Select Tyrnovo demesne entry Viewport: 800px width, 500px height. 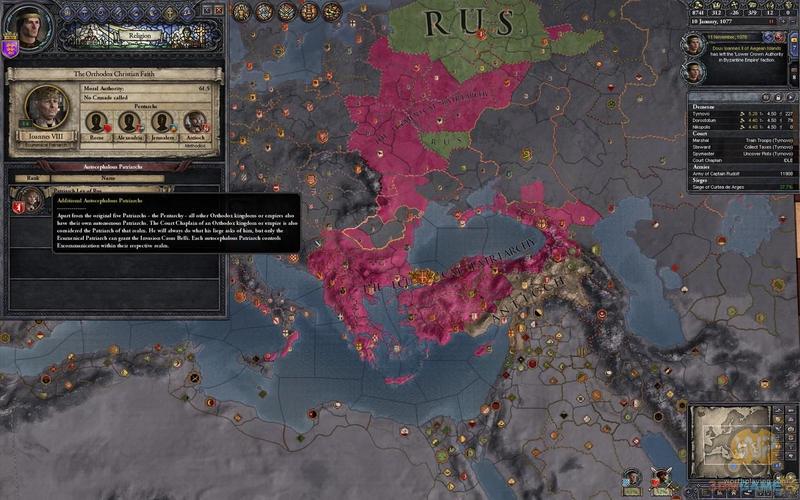point(740,113)
